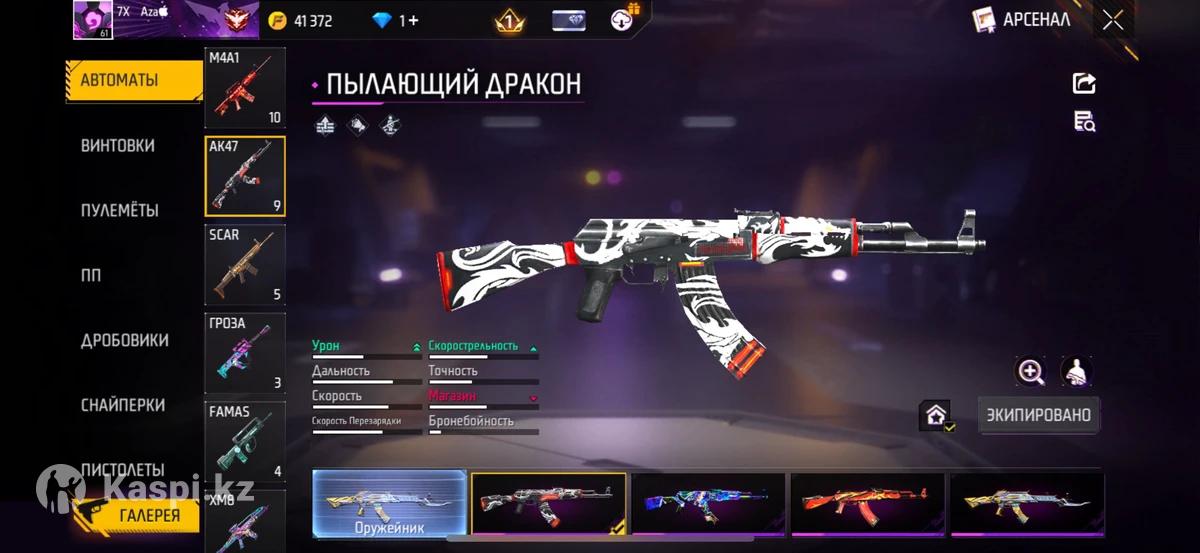Close the Arsenal screen
The height and width of the screenshot is (553, 1200).
point(1112,20)
